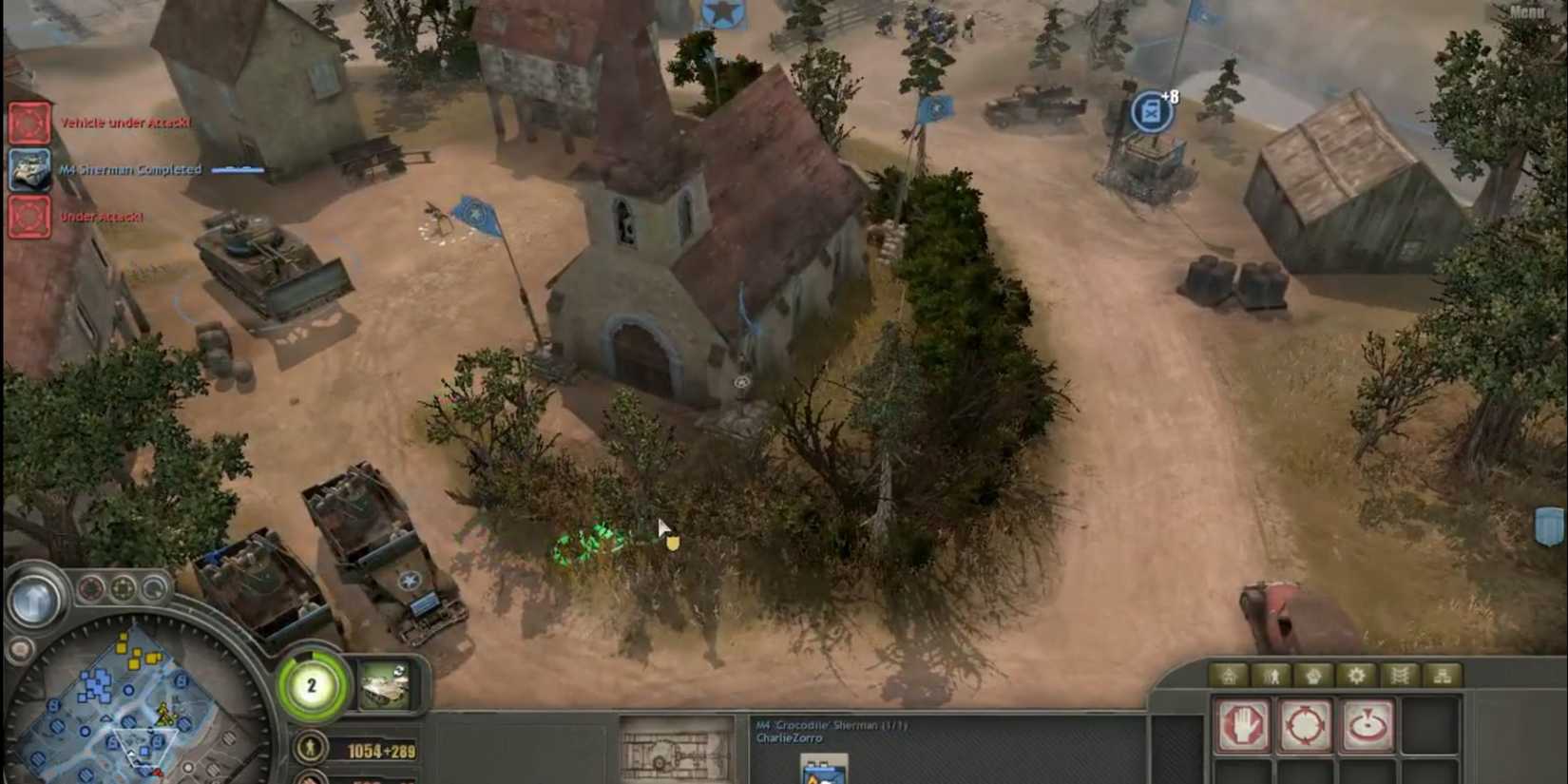Select the Hold Fire hand icon
Viewport: 1568px width, 784px height.
[1242, 725]
